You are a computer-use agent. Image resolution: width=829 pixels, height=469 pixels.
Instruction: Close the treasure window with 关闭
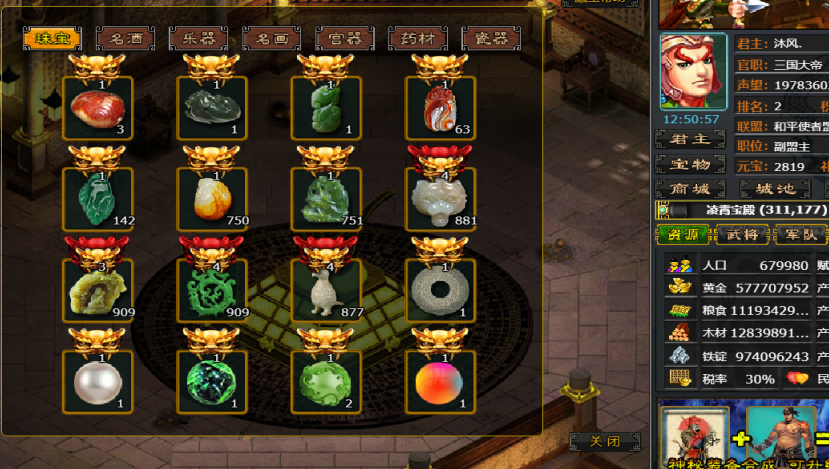[605, 441]
